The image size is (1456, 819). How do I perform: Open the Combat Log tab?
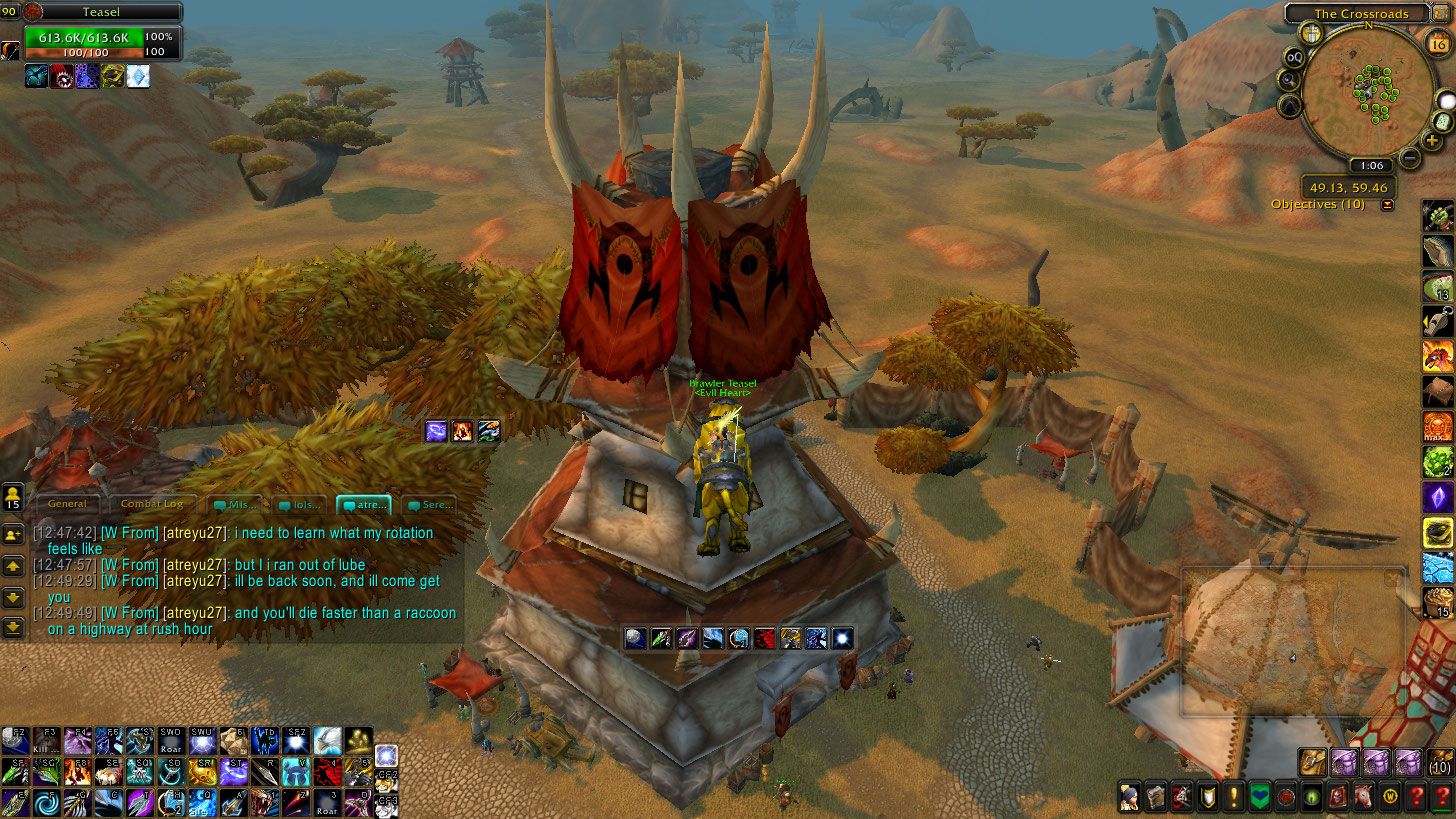151,504
